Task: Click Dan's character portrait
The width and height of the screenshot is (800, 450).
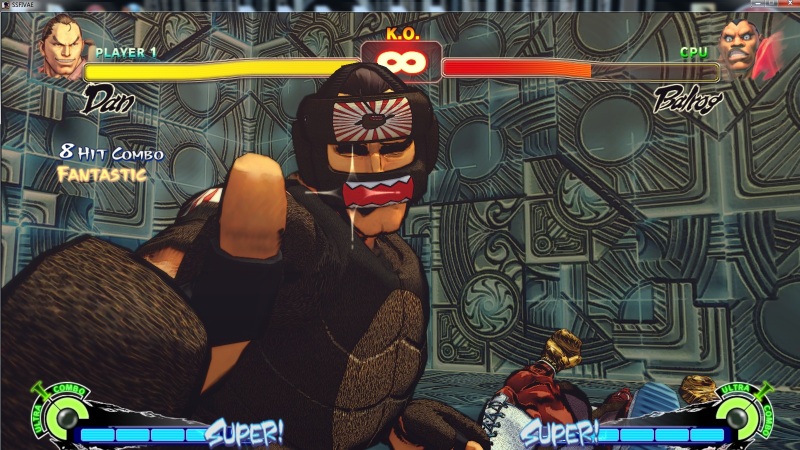Action: point(60,47)
